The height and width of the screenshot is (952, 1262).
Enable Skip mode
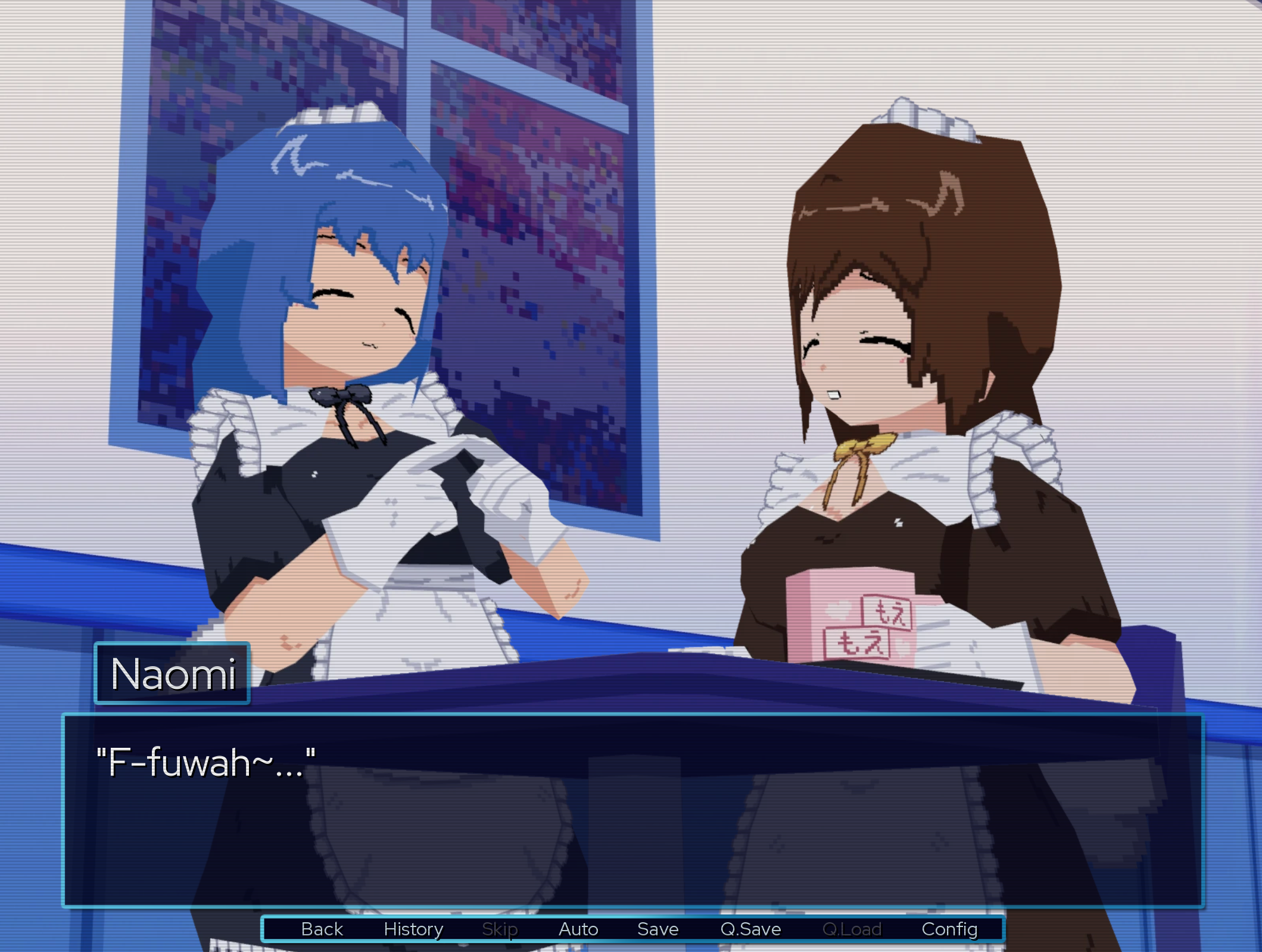pyautogui.click(x=500, y=929)
